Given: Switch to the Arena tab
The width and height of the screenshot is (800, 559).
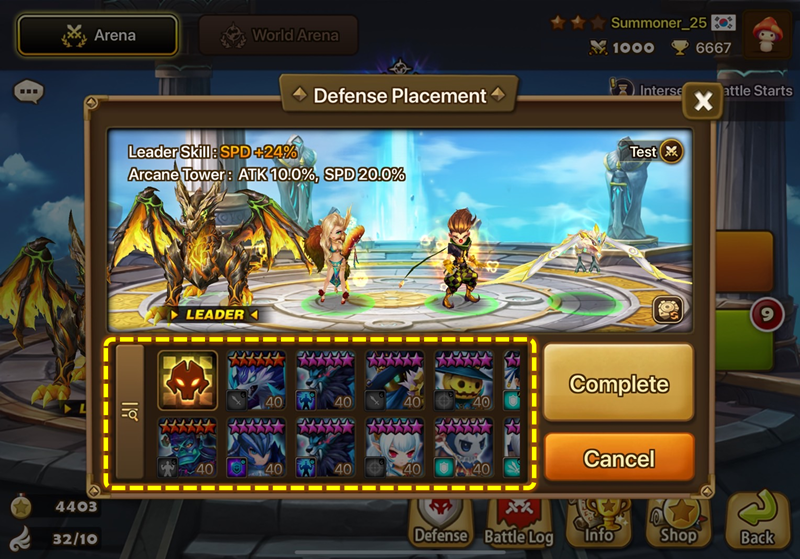Looking at the screenshot, I should click(x=97, y=36).
